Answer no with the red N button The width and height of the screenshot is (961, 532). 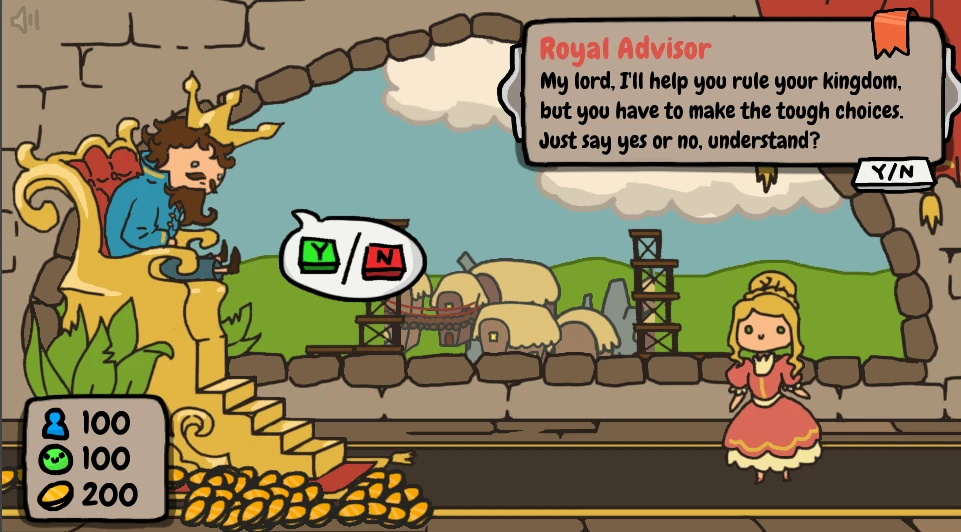[x=381, y=260]
